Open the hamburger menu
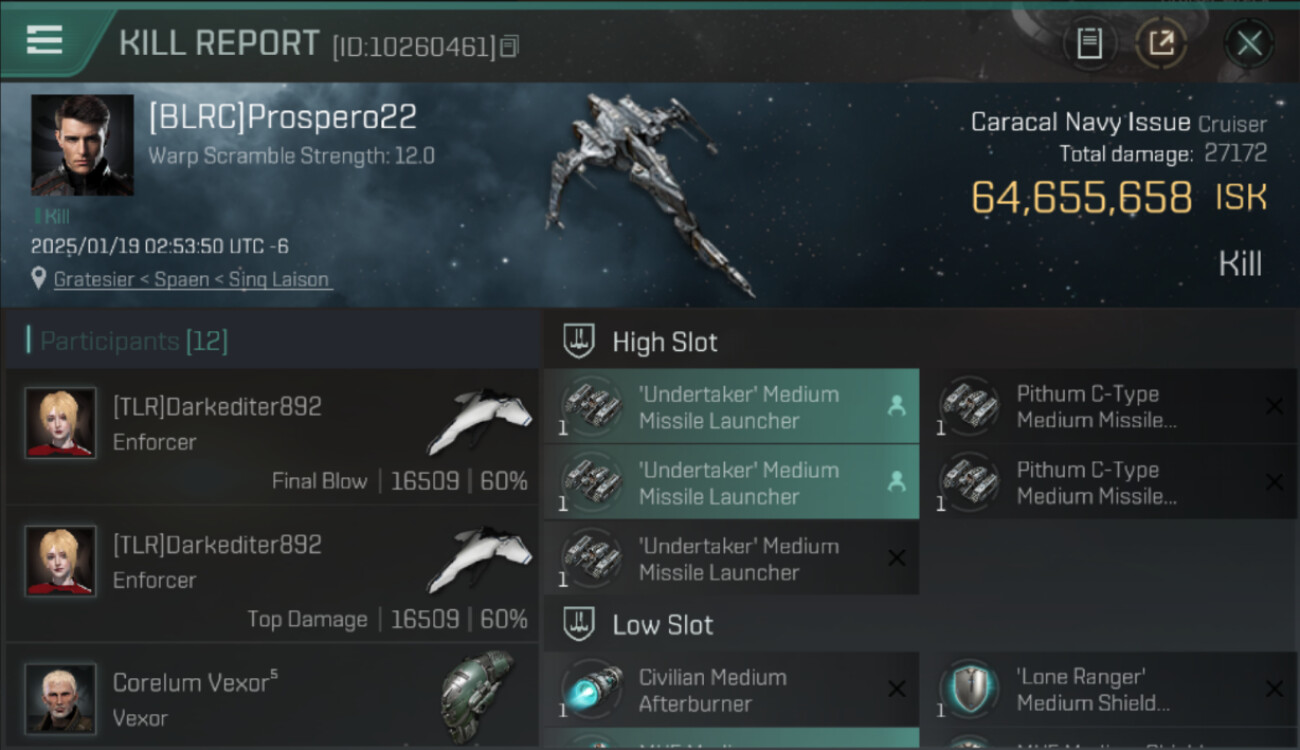The width and height of the screenshot is (1300, 750). coord(45,40)
